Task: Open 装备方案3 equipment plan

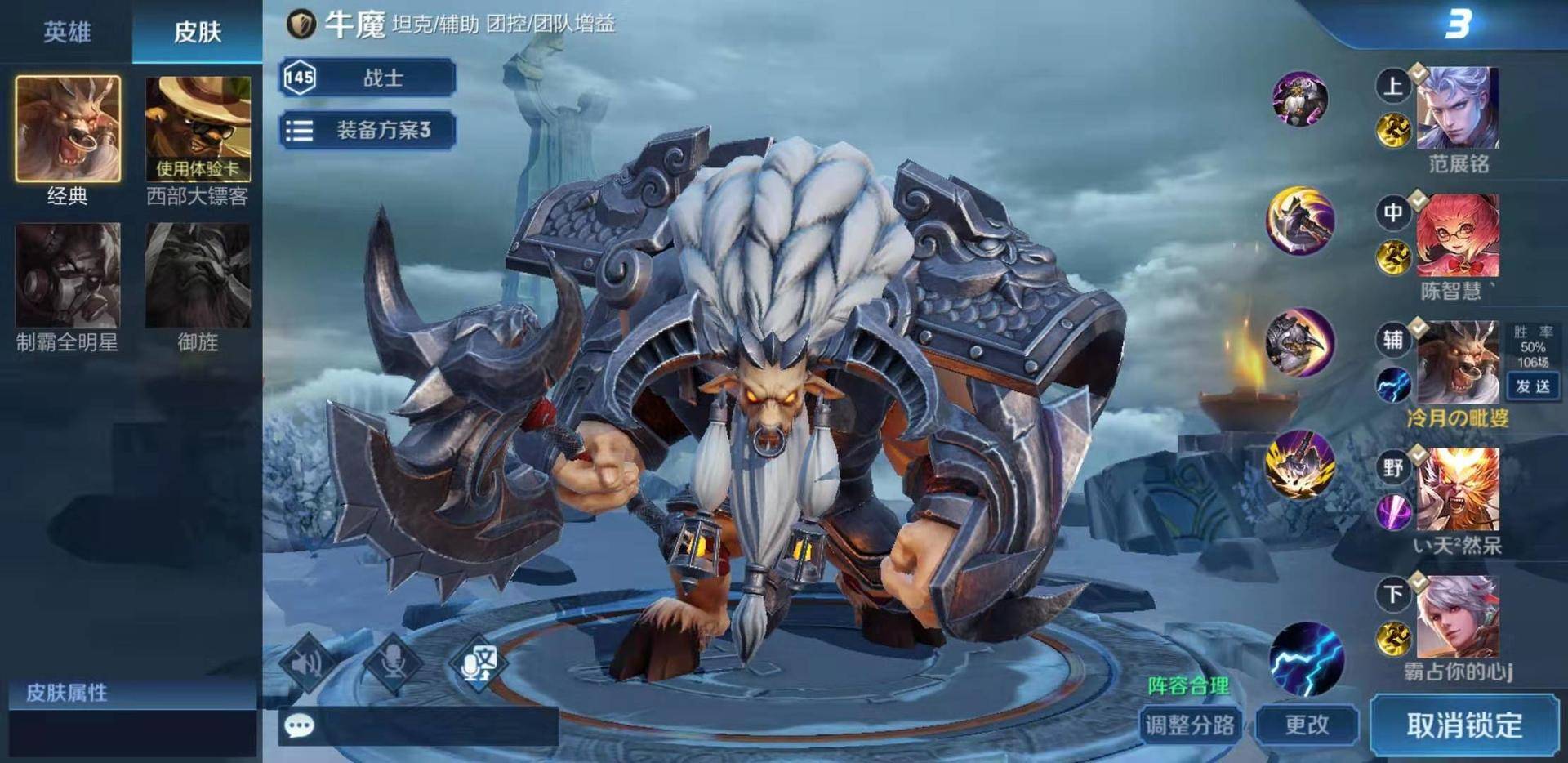Action: 367,130
